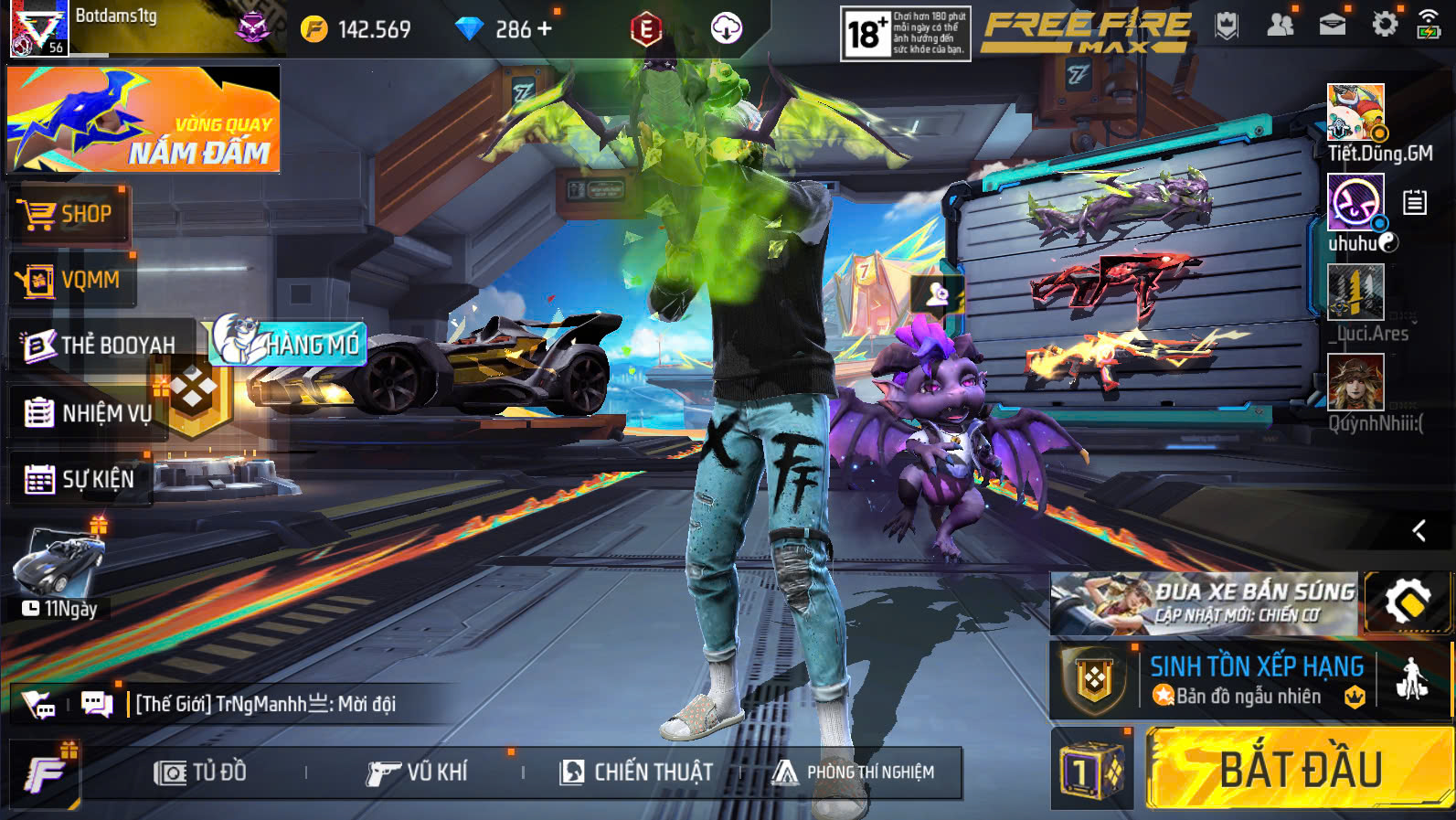Add diamonds with the plus button

click(545, 29)
